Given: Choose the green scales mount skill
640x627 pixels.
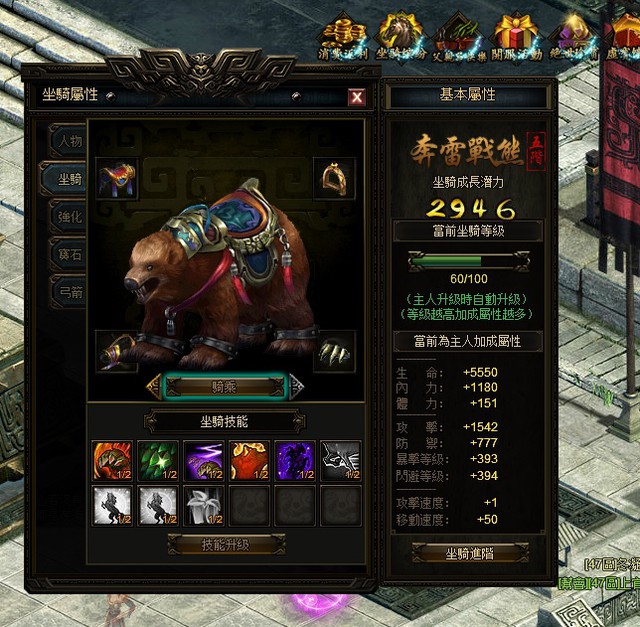Looking at the screenshot, I should [157, 461].
